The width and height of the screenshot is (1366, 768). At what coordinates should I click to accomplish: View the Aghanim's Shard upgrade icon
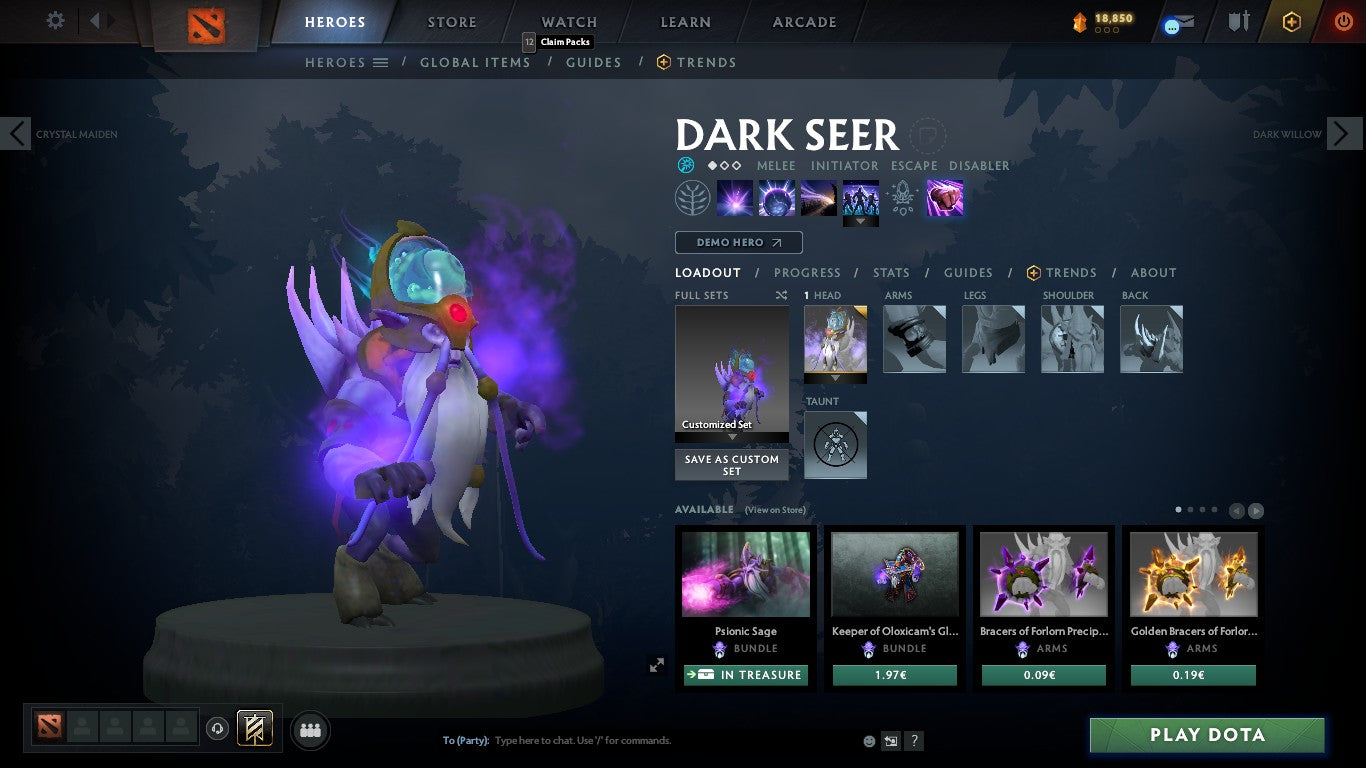pos(902,199)
